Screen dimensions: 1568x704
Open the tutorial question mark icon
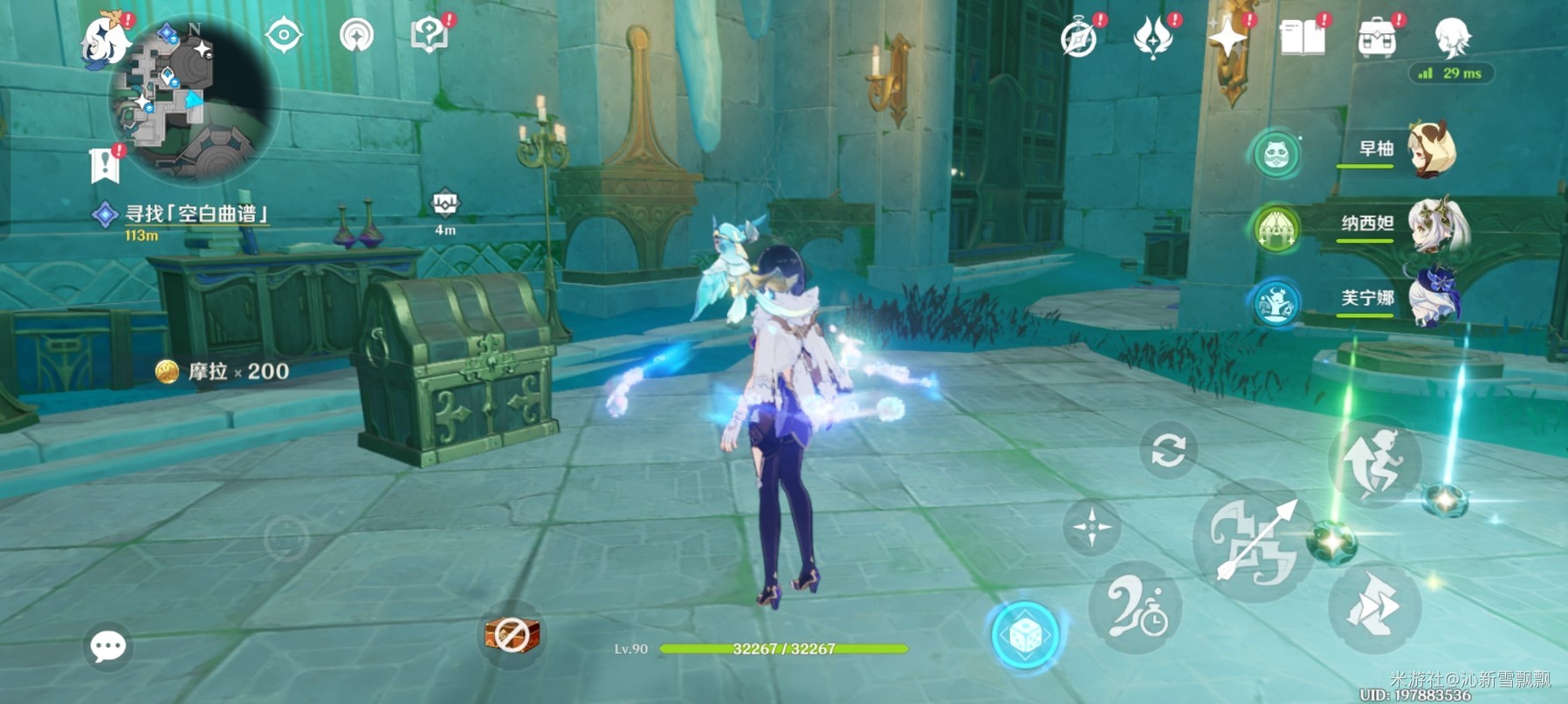click(429, 36)
